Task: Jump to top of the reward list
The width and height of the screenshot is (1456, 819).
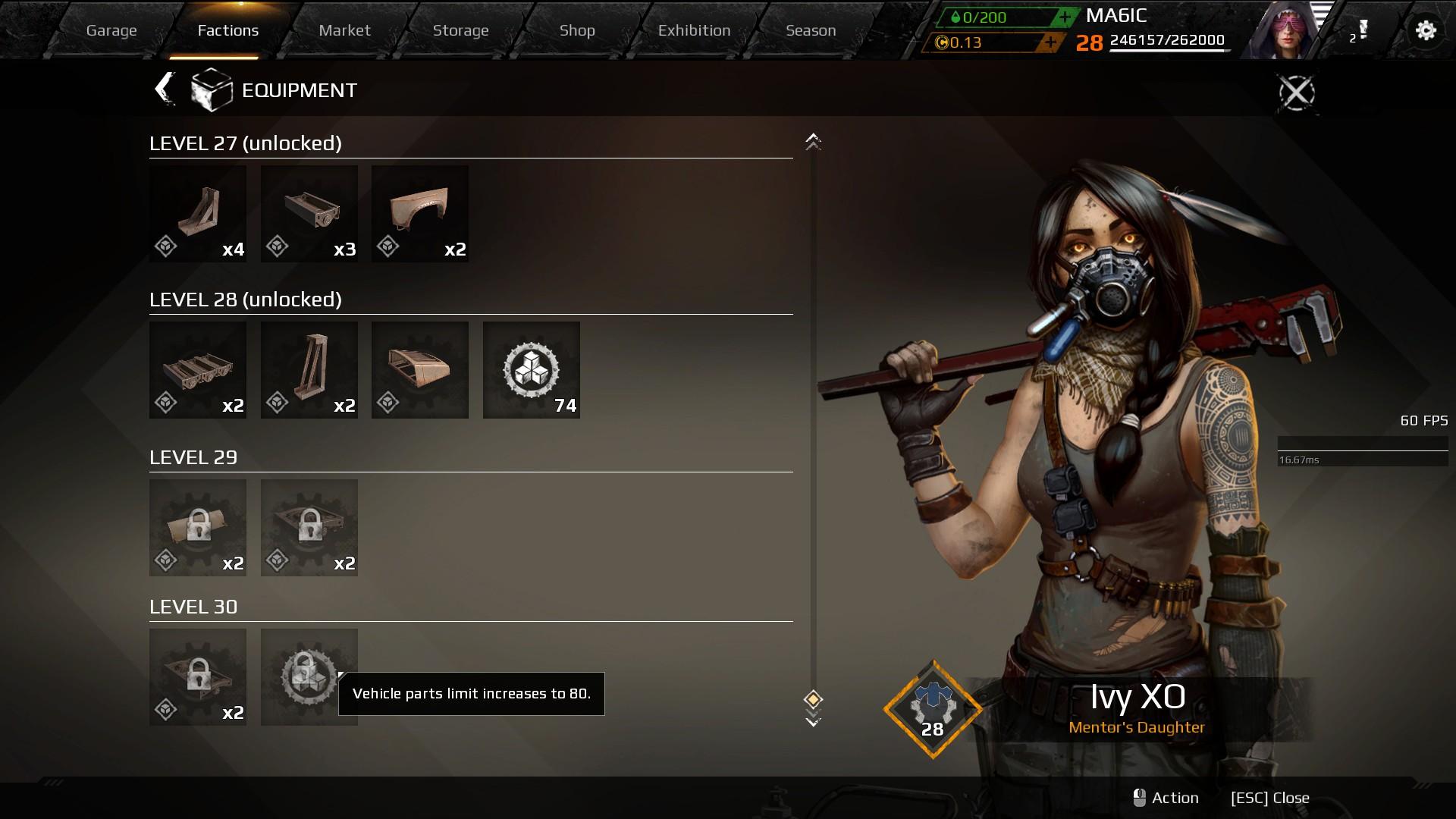Action: [x=813, y=141]
